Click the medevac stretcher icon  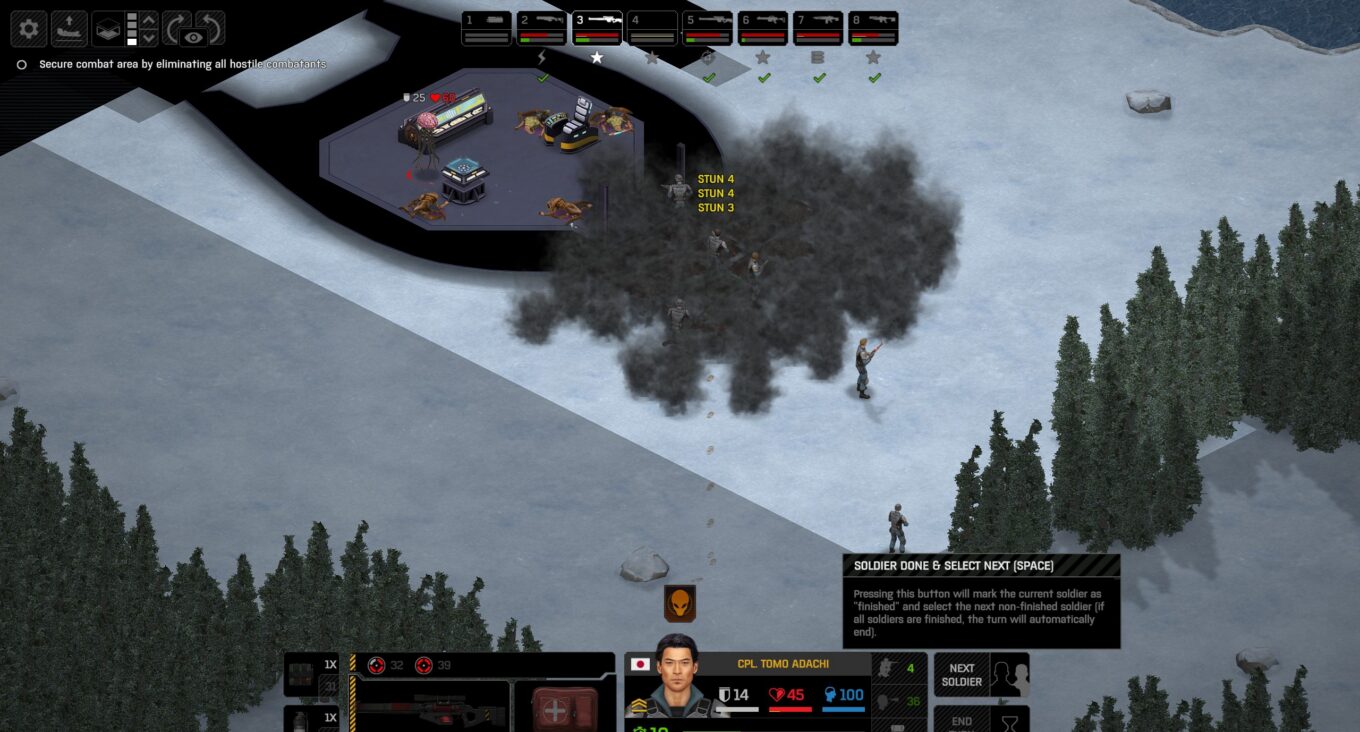pos(69,29)
